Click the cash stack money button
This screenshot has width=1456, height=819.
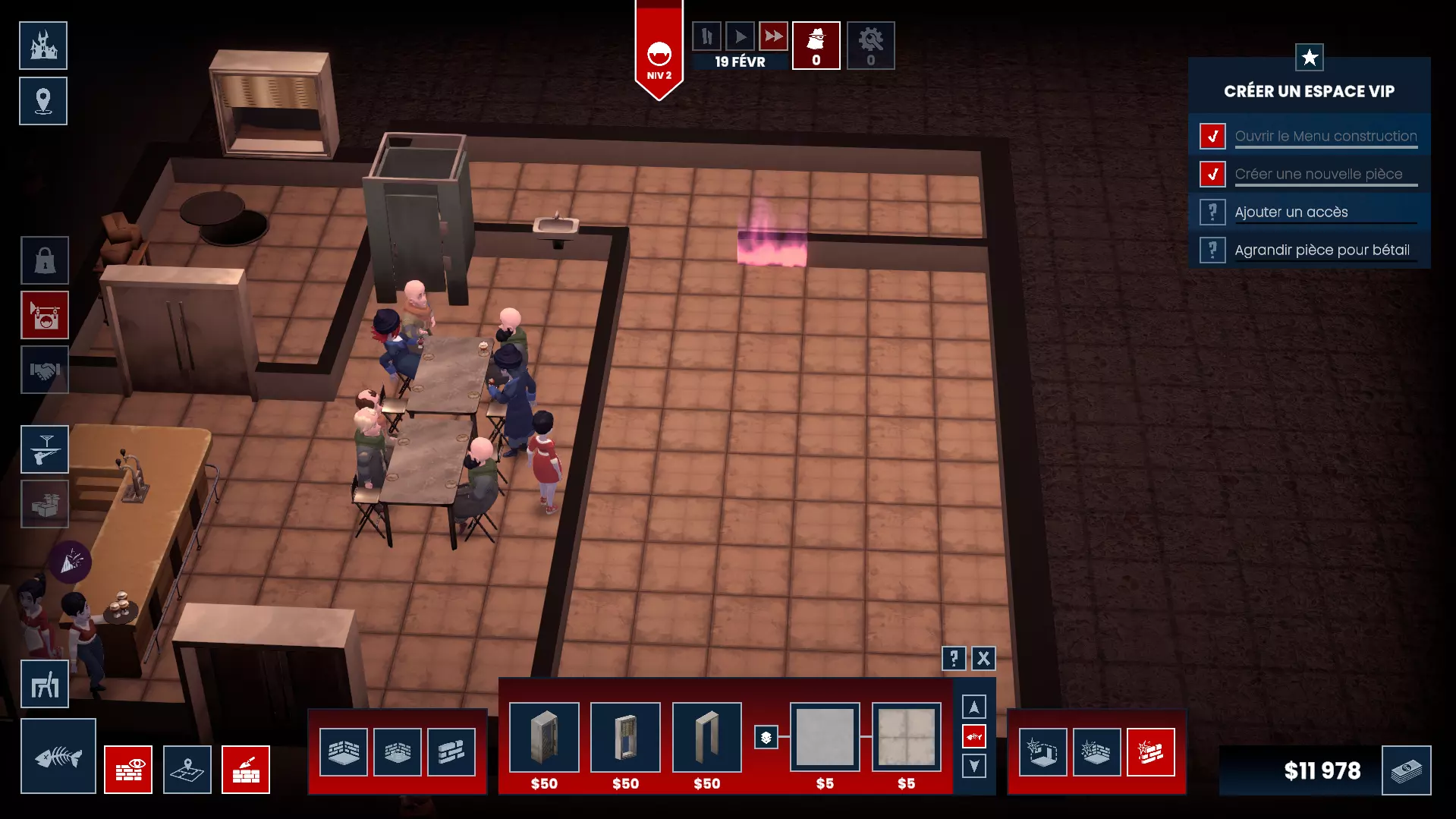pyautogui.click(x=1406, y=770)
